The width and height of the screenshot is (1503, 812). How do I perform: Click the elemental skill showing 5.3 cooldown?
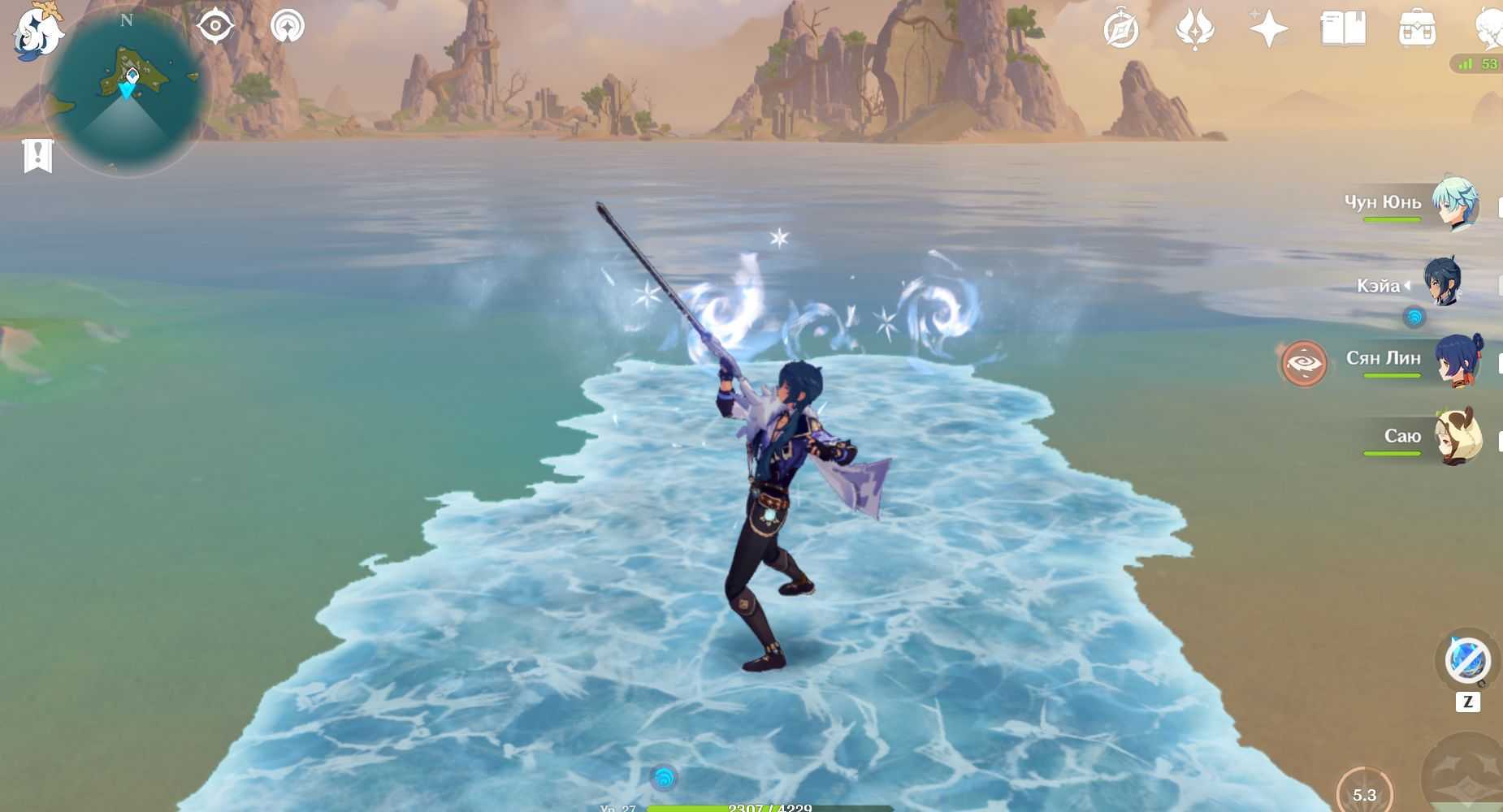tap(1364, 793)
